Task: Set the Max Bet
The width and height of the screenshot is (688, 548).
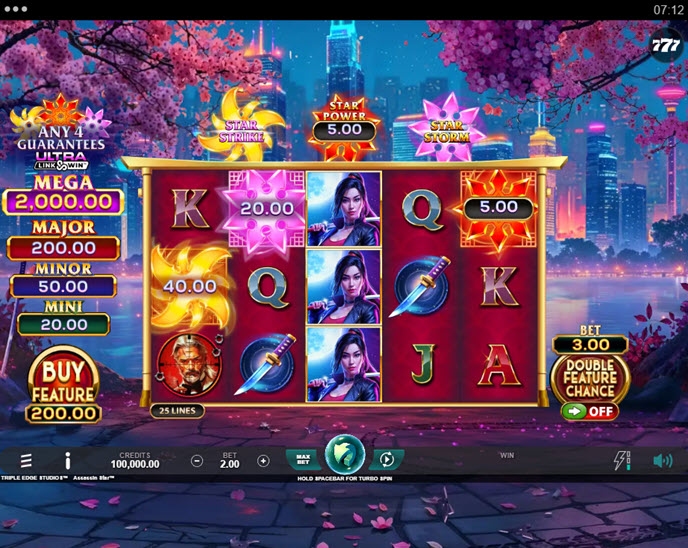Action: tap(303, 460)
